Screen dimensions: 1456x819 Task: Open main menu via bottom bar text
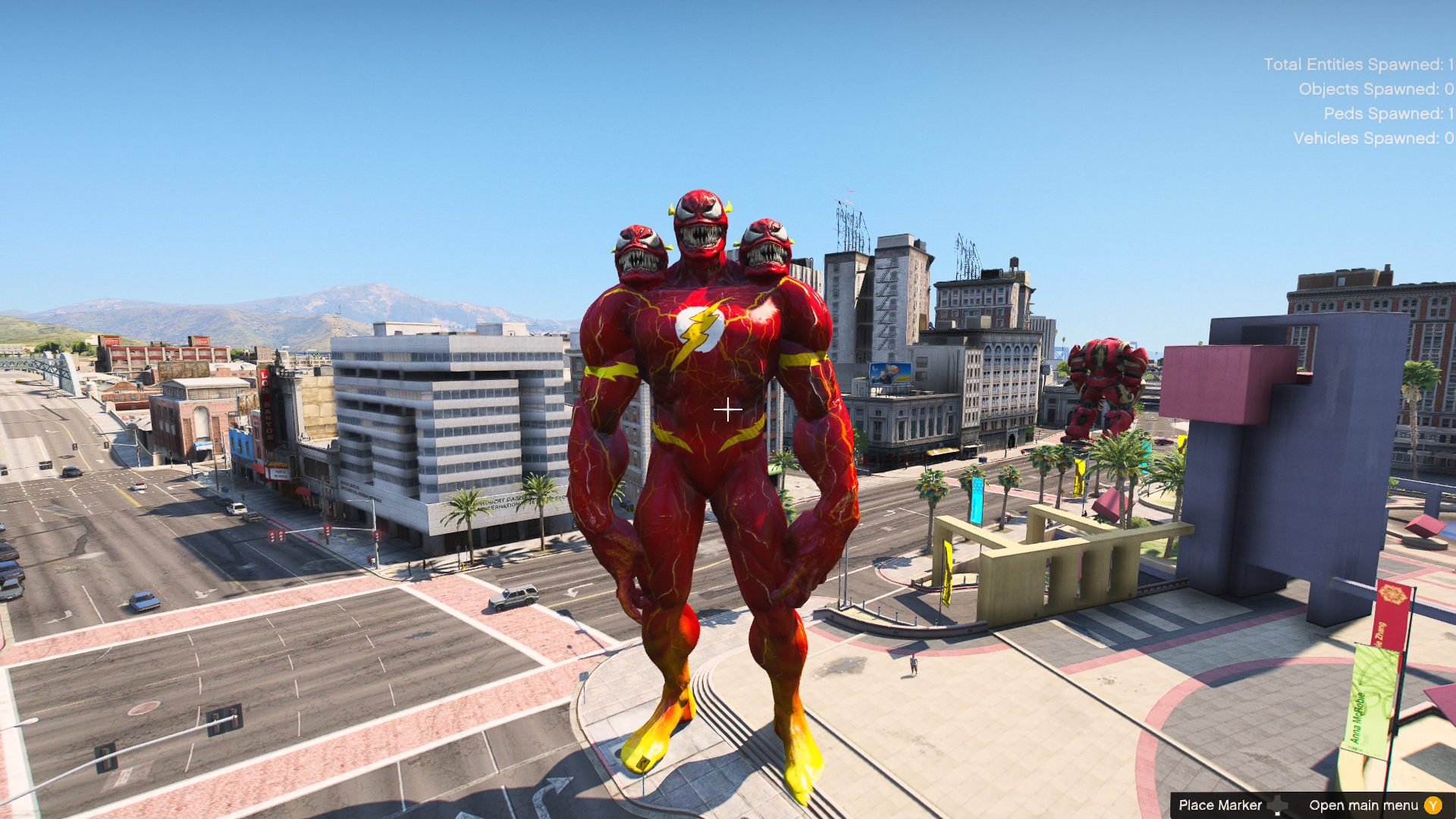click(x=1365, y=805)
